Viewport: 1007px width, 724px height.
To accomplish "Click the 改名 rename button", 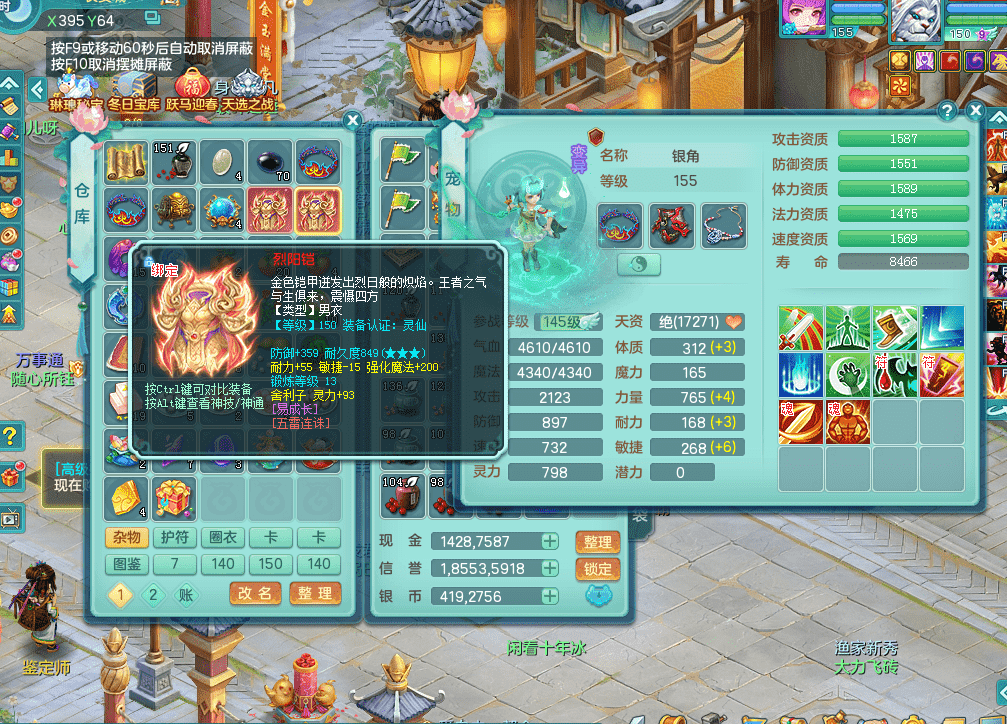I will 255,593.
